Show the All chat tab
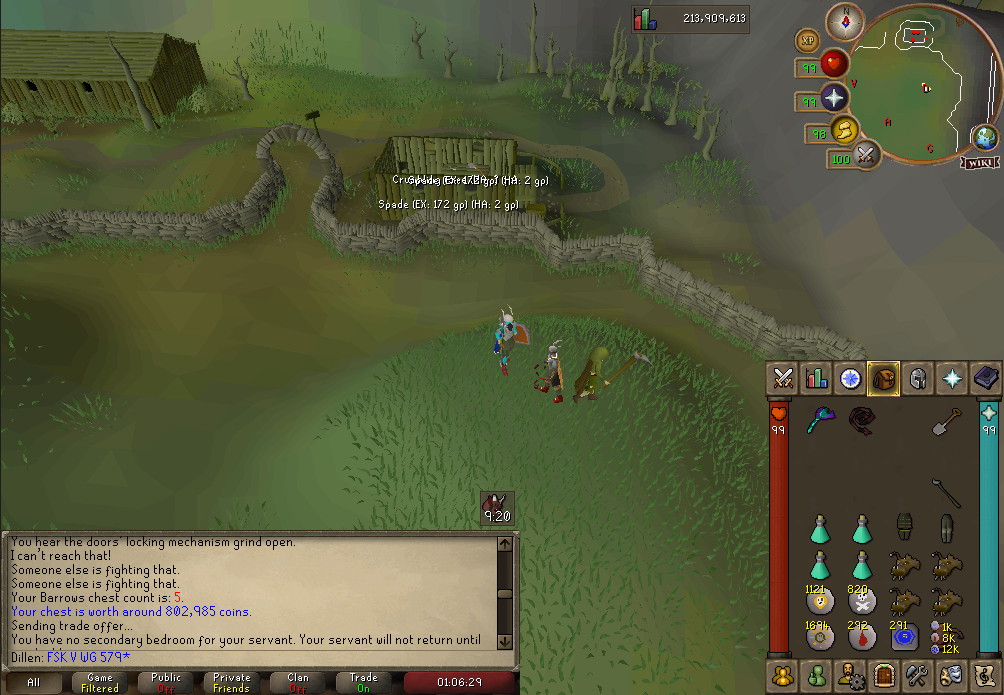1004x695 pixels. [x=35, y=682]
